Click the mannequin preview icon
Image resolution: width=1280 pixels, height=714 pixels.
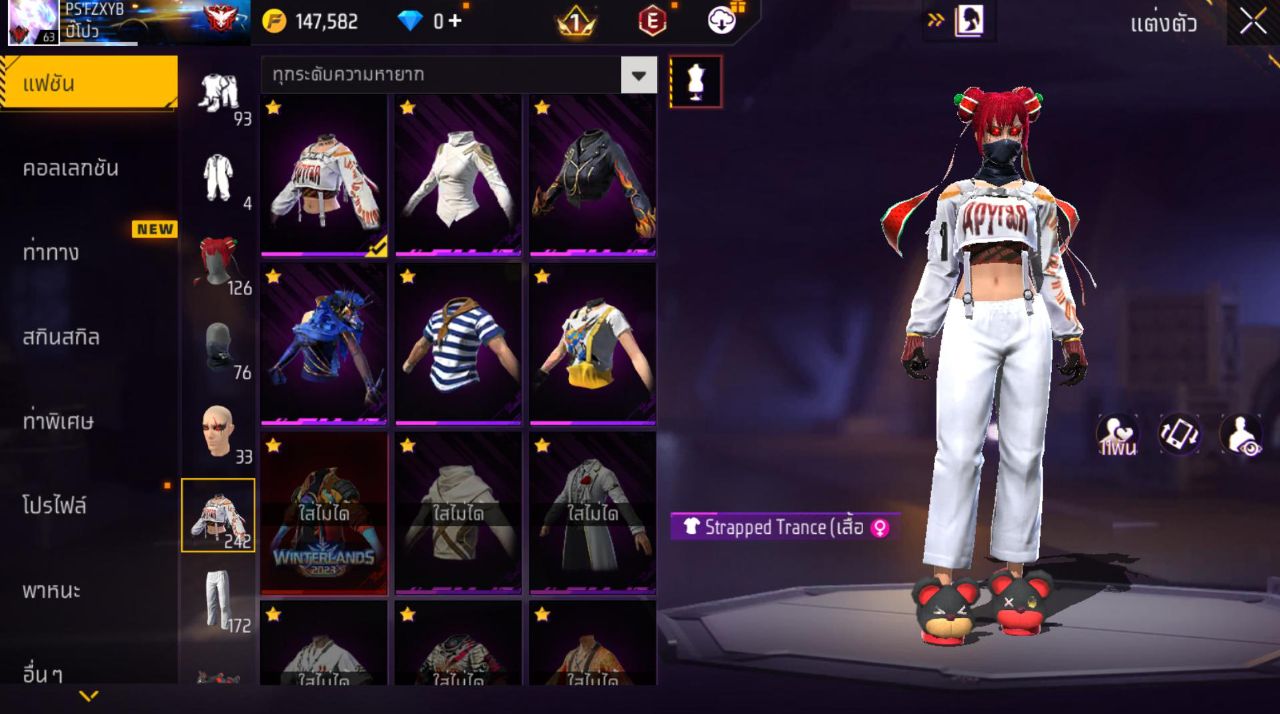point(696,82)
